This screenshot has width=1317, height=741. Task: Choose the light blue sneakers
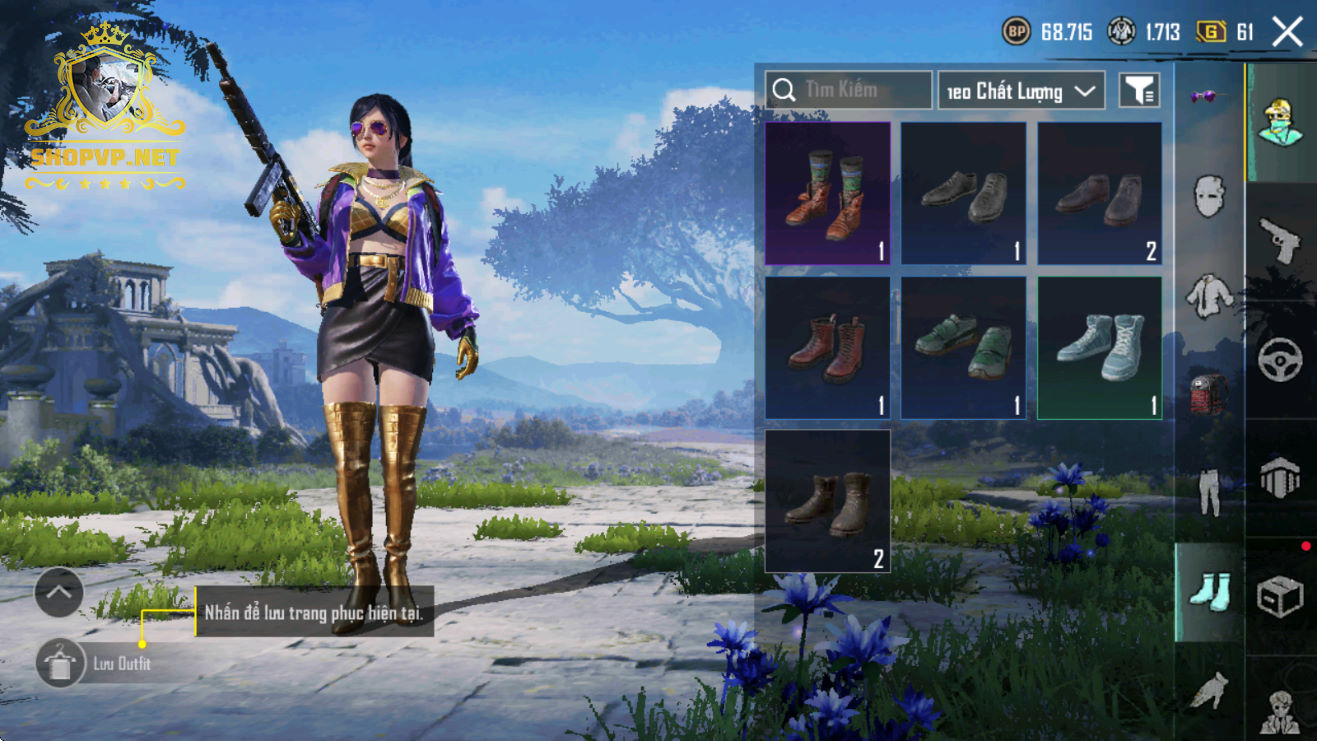tap(1099, 347)
